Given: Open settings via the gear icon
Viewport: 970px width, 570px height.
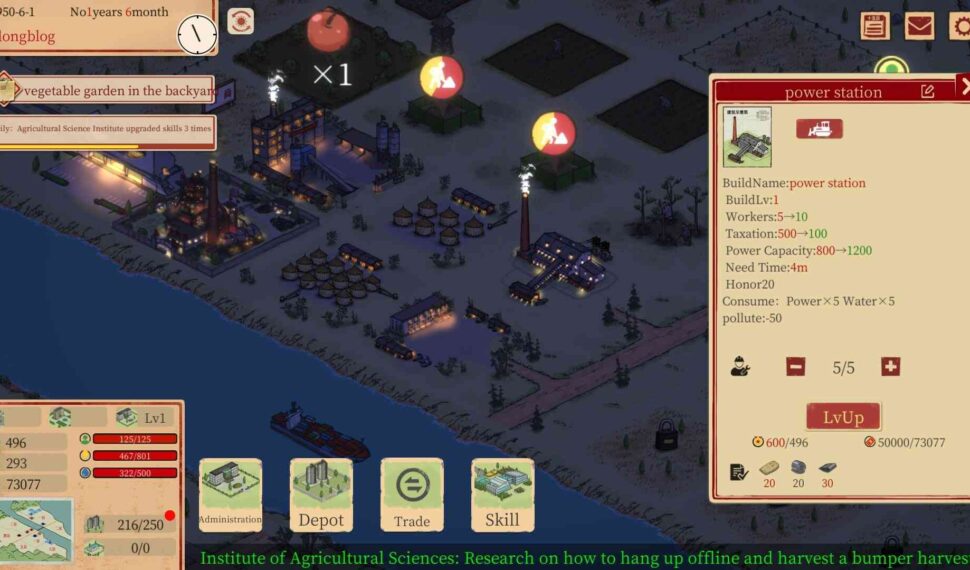Looking at the screenshot, I should click(x=958, y=26).
